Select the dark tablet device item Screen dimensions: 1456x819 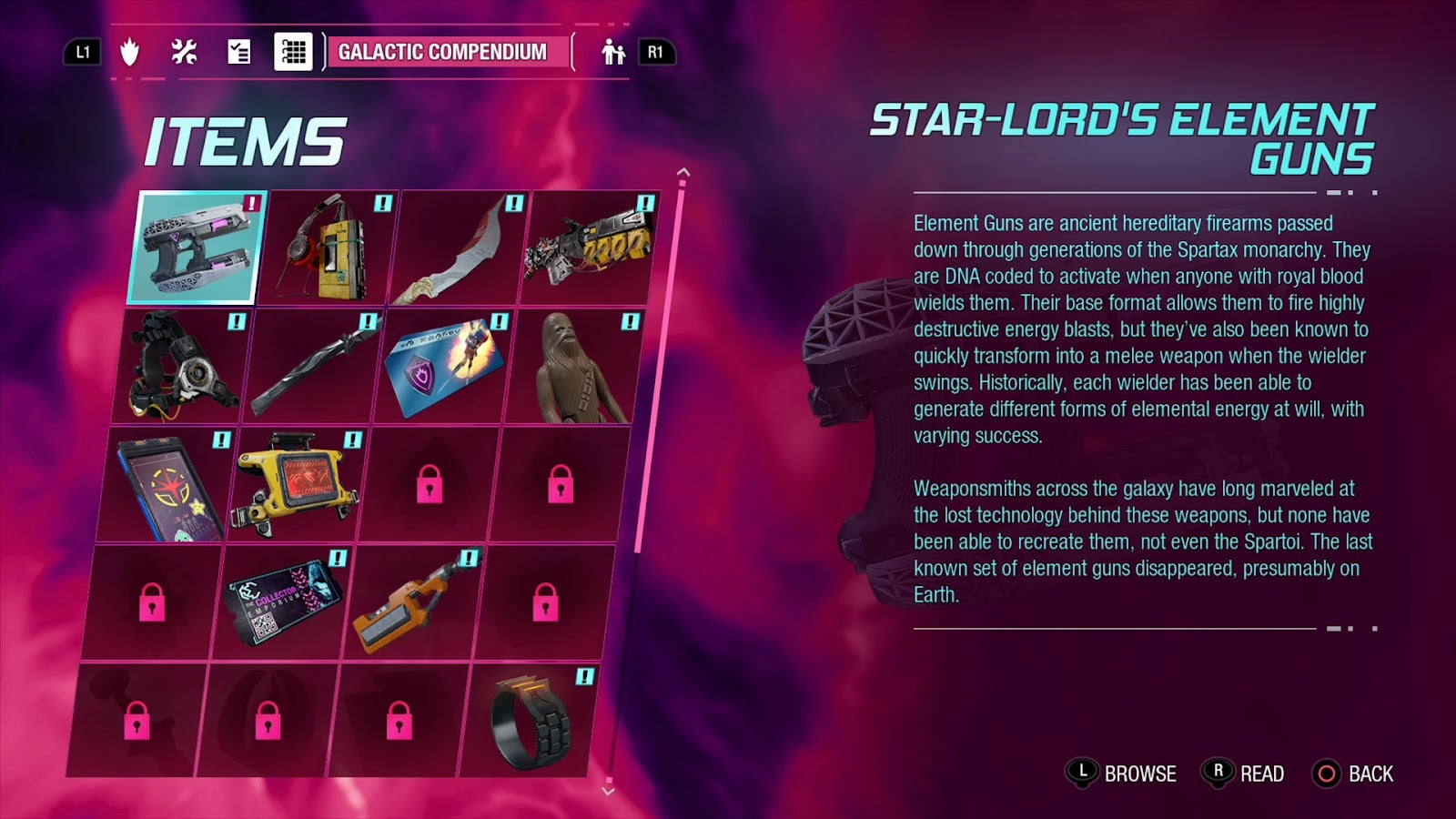[171, 484]
